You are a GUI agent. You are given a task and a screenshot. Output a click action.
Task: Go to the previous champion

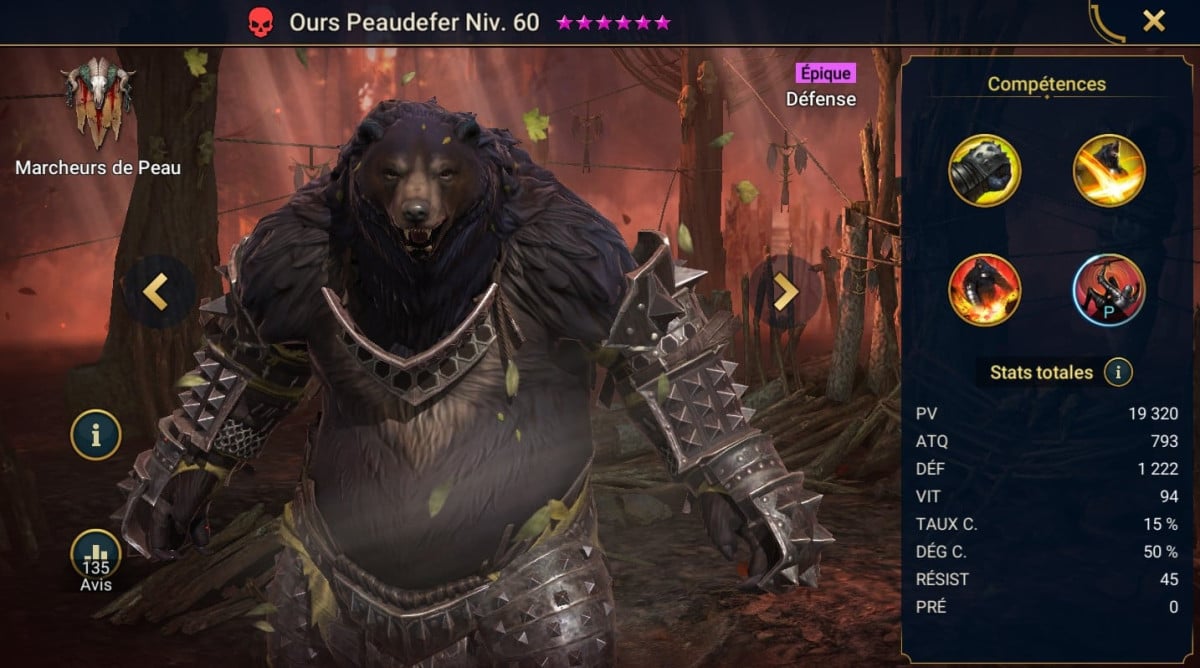155,291
